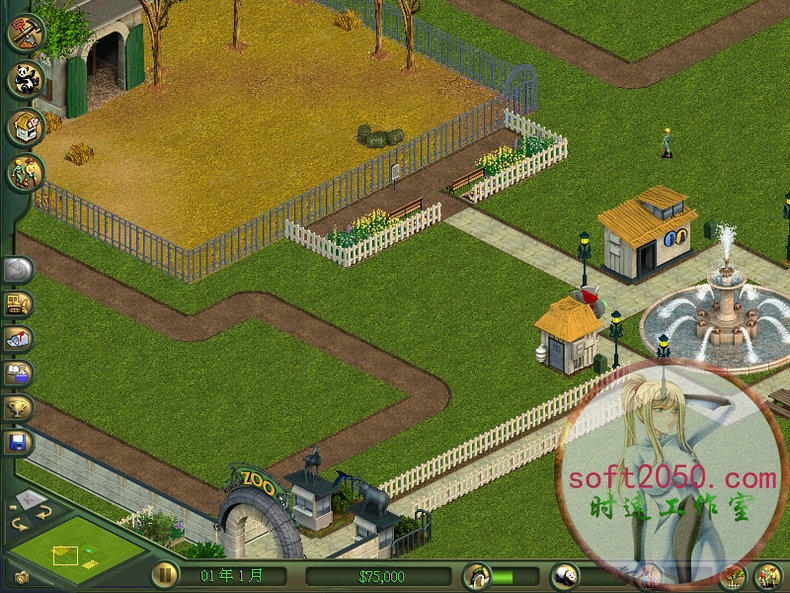Open the construction tools menu (hammer and shovel)
This screenshot has height=593, width=790.
click(25, 31)
